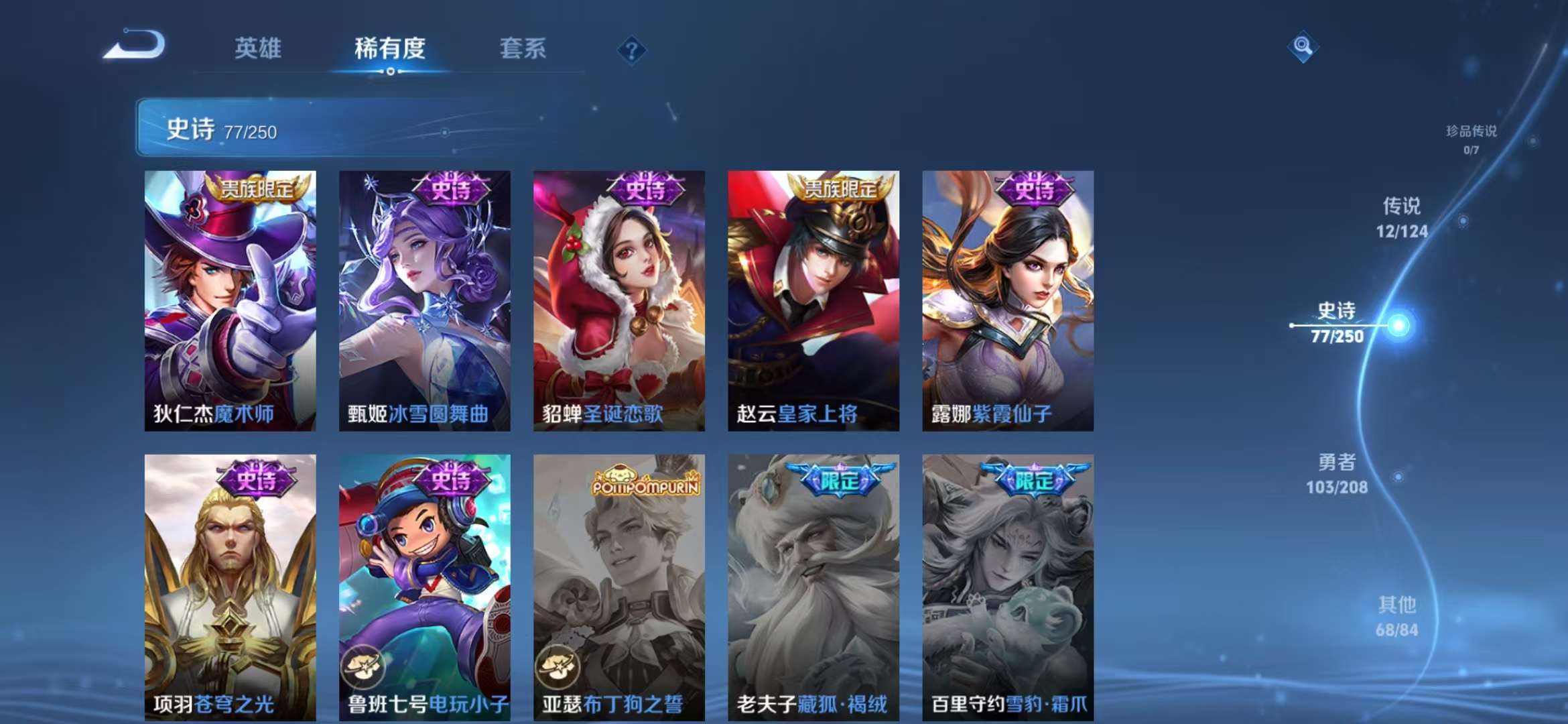Switch to the 英雄 tab

[257, 49]
